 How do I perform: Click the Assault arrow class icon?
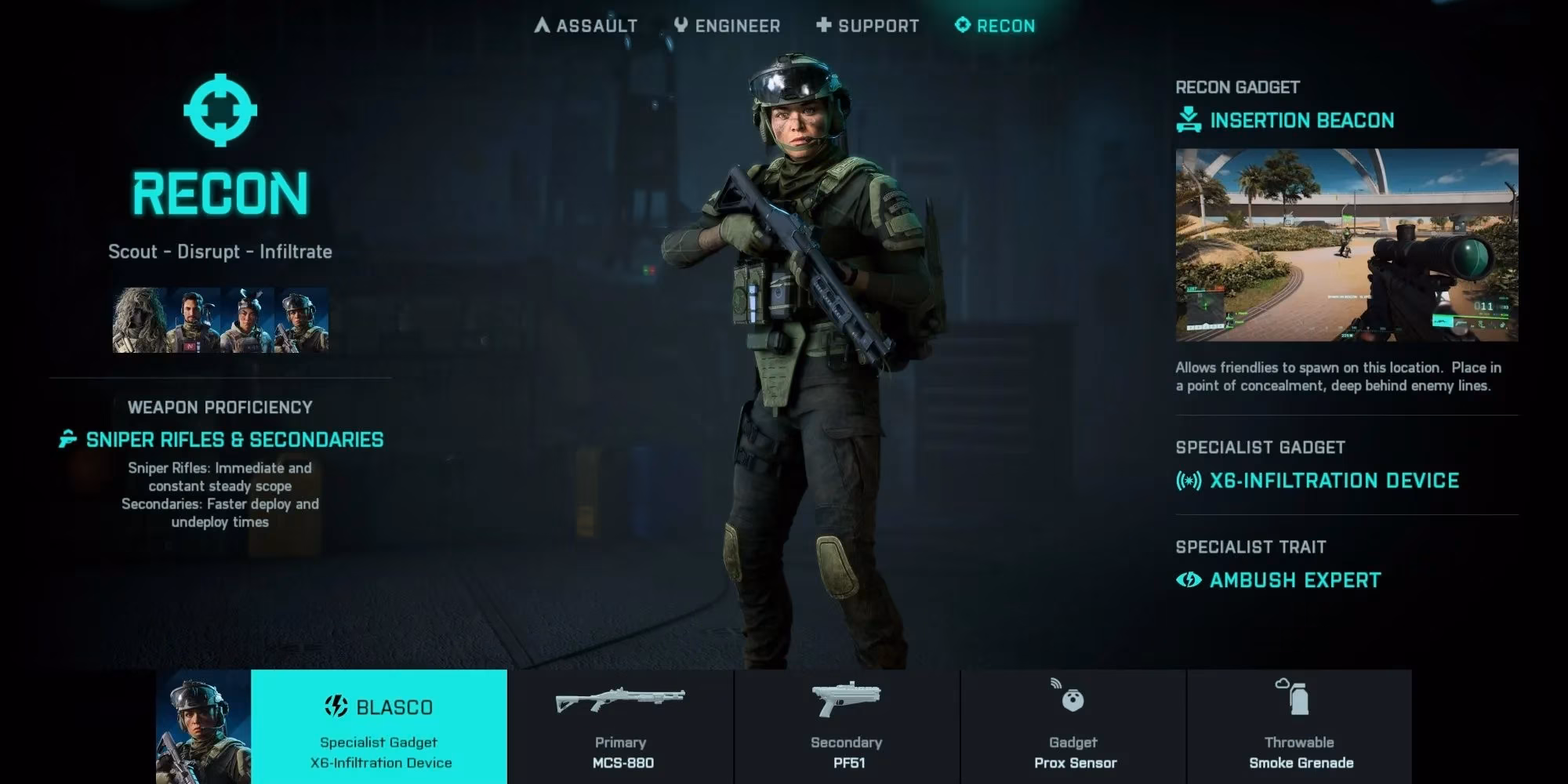click(542, 24)
